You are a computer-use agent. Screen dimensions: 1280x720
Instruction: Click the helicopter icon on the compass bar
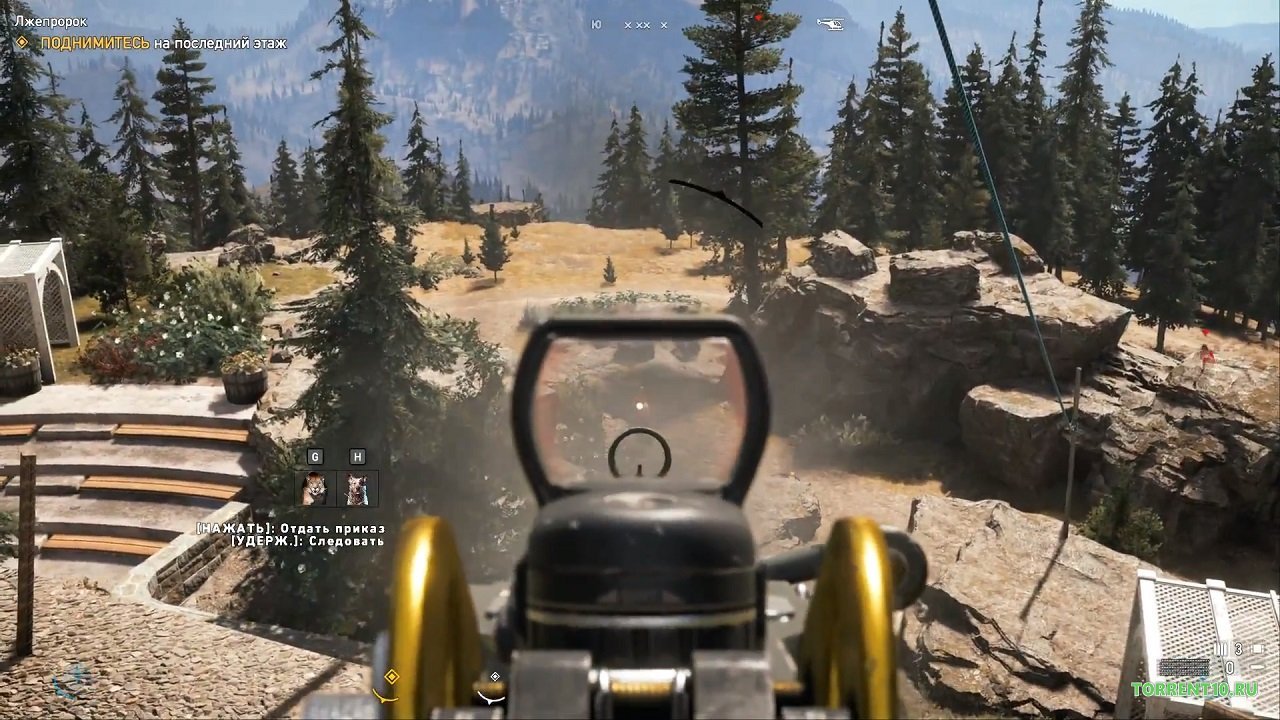coord(830,22)
